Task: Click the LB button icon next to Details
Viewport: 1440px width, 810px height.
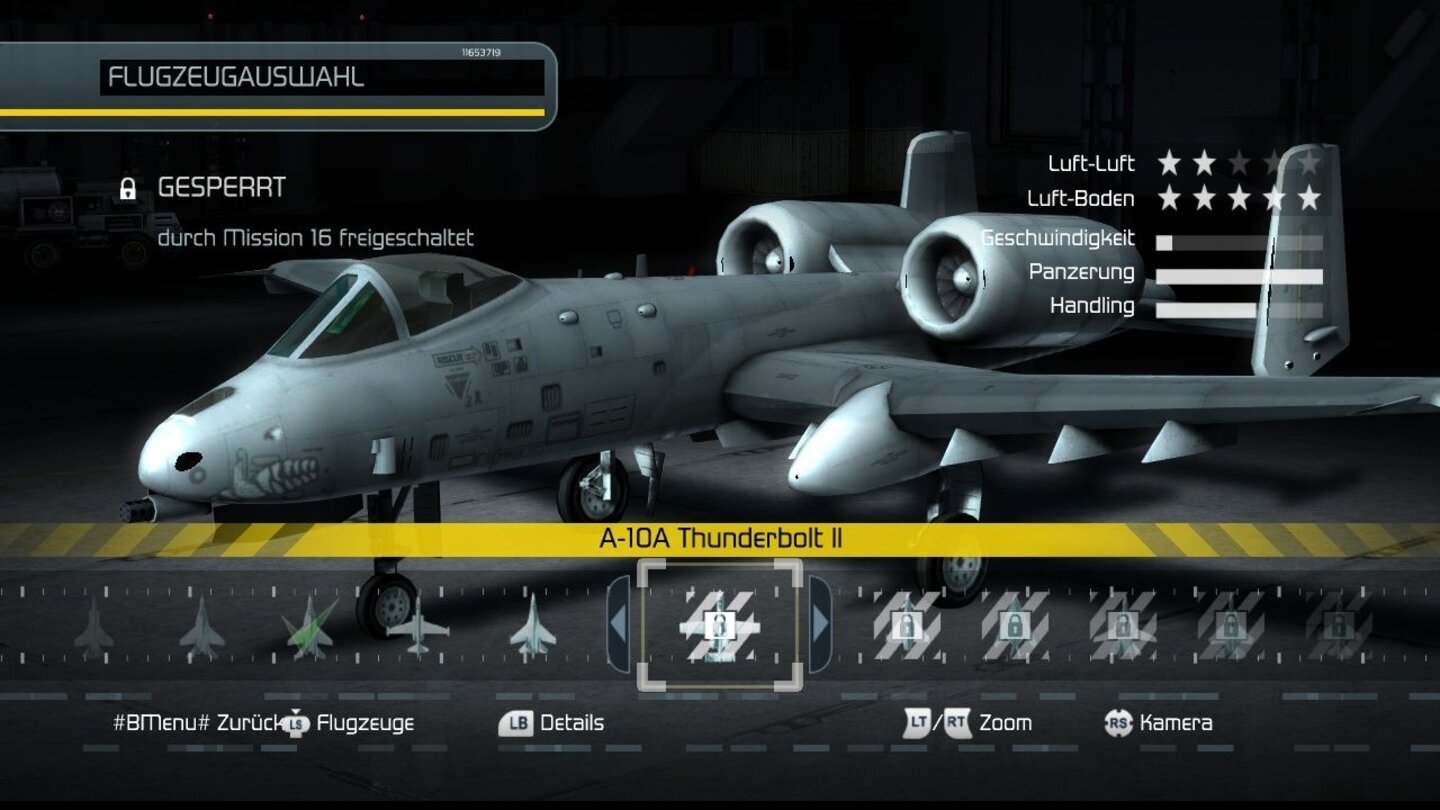Action: [515, 722]
